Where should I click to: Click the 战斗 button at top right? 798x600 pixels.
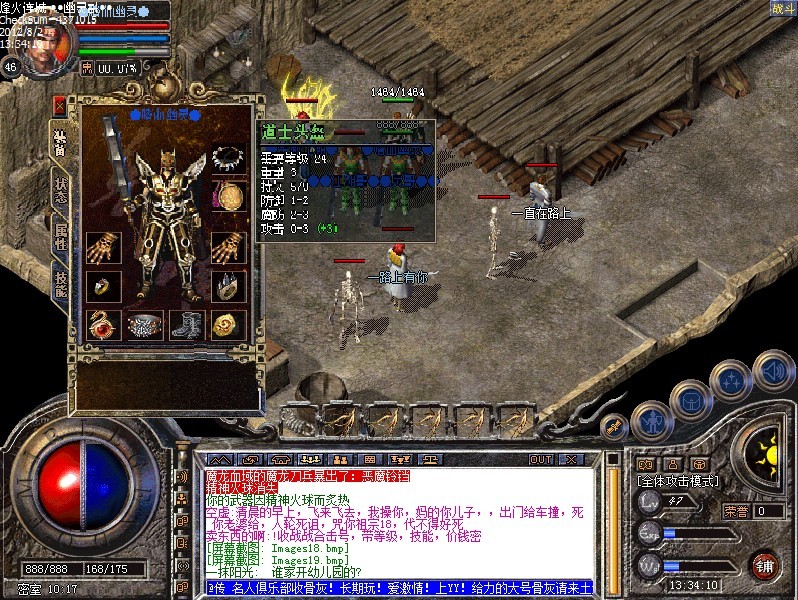pos(782,9)
